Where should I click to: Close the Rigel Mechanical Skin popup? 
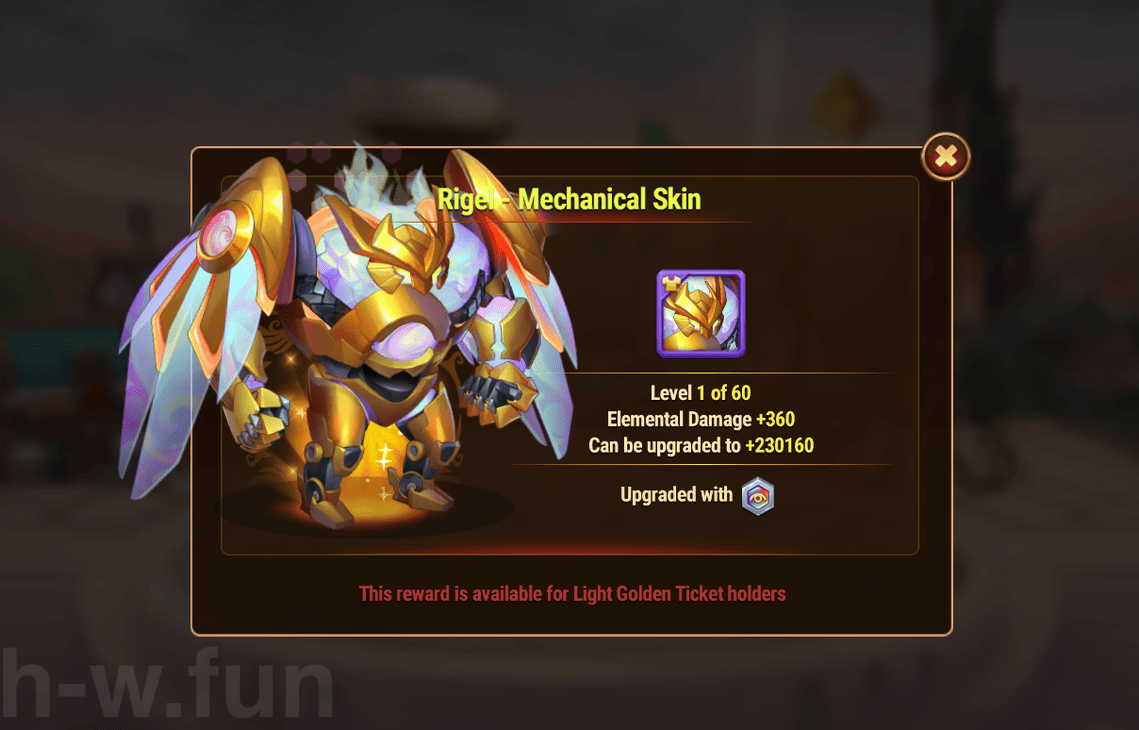[945, 156]
